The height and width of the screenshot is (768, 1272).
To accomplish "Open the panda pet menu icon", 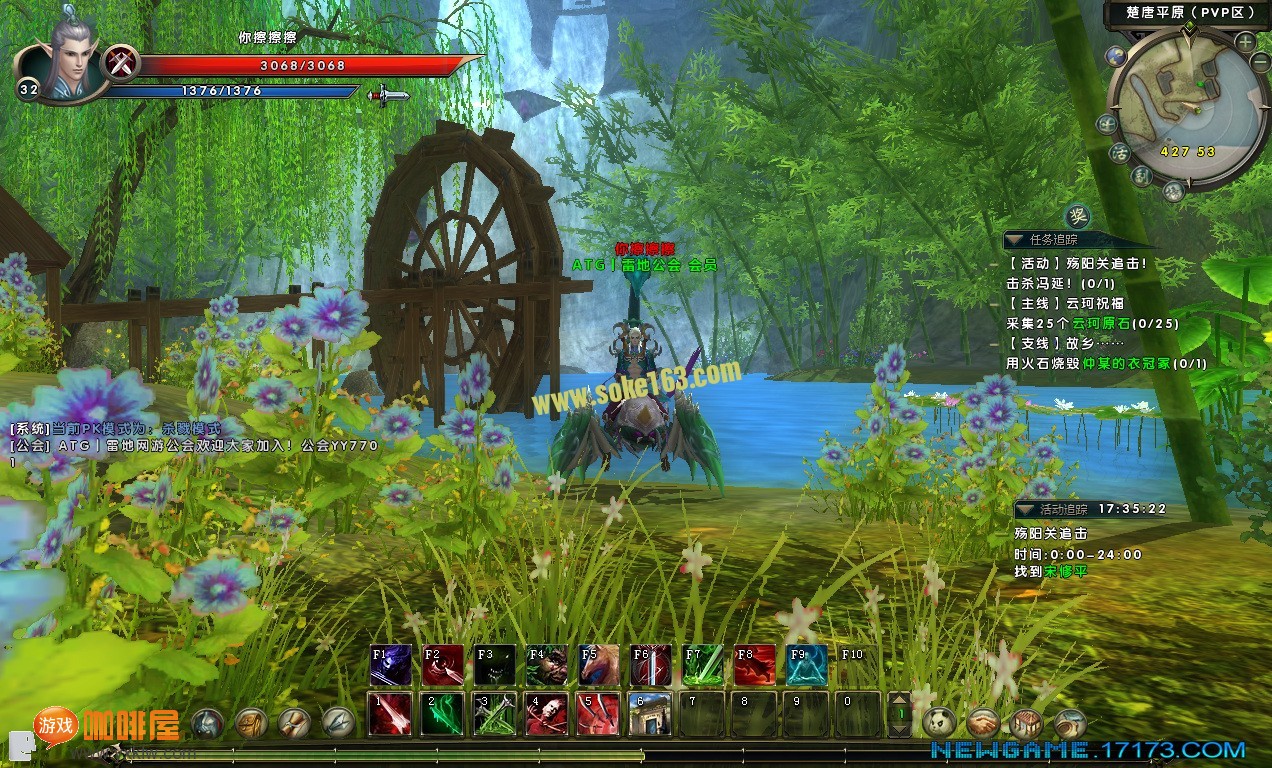I will pyautogui.click(x=940, y=722).
